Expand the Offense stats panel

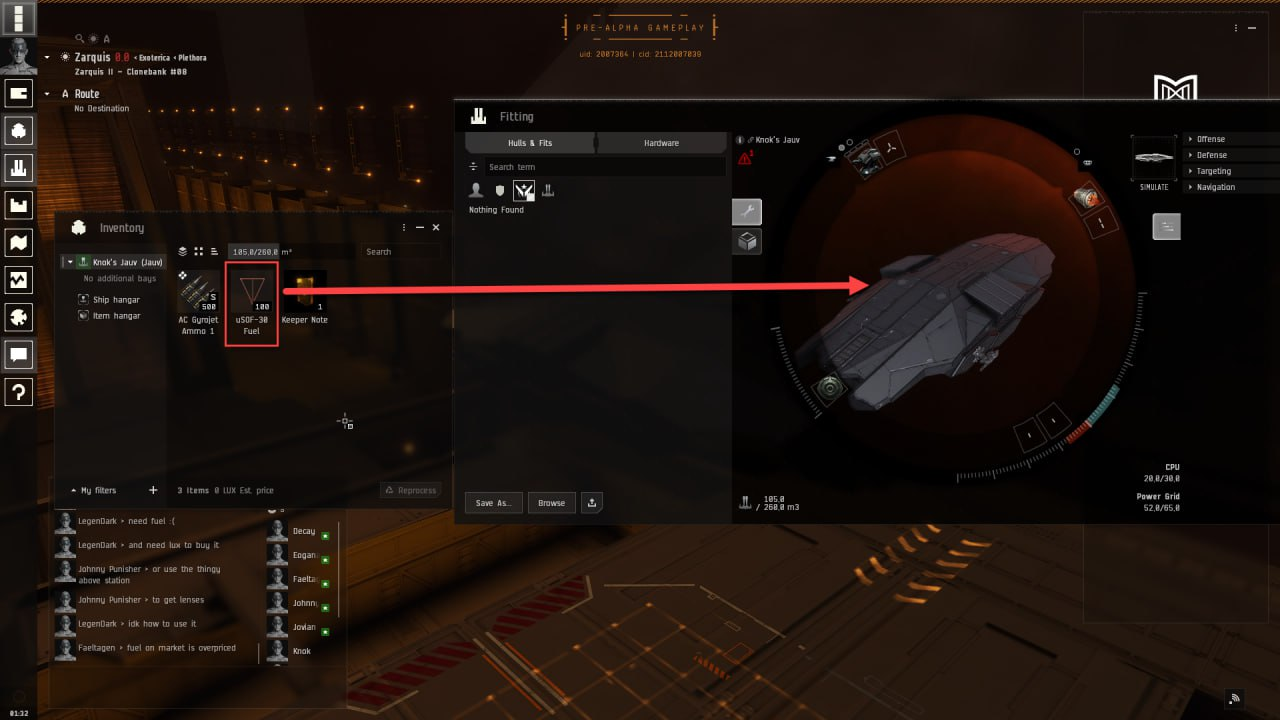(1211, 139)
